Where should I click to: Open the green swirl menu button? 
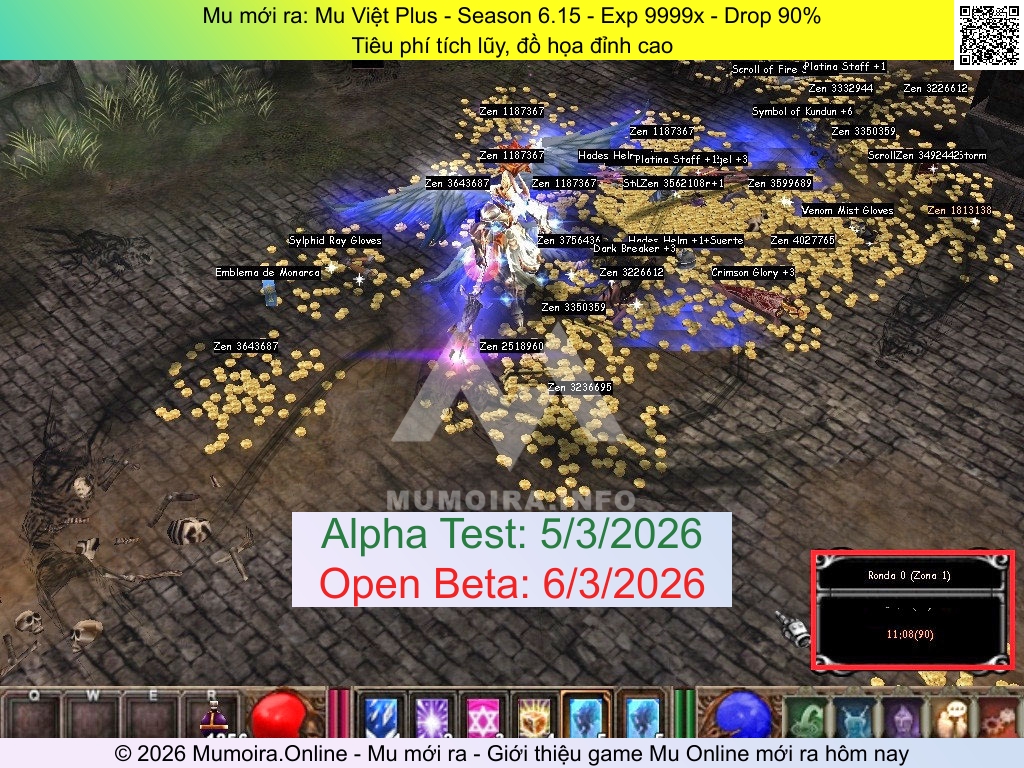(x=807, y=718)
